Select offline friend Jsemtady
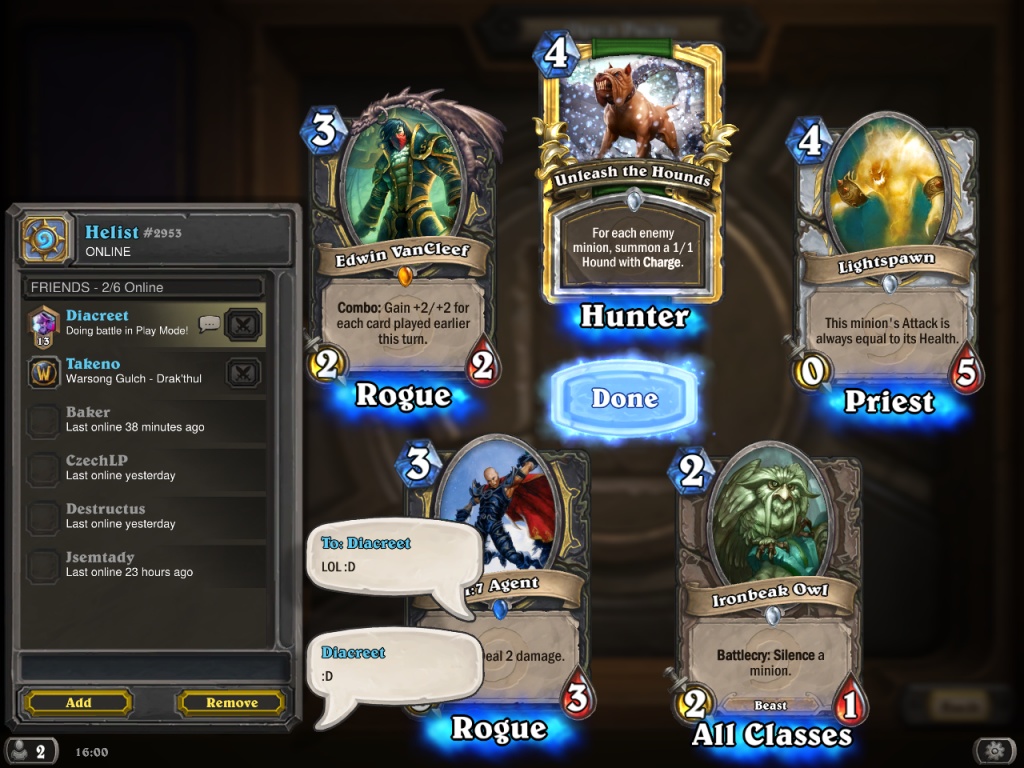The height and width of the screenshot is (768, 1024). (x=140, y=564)
